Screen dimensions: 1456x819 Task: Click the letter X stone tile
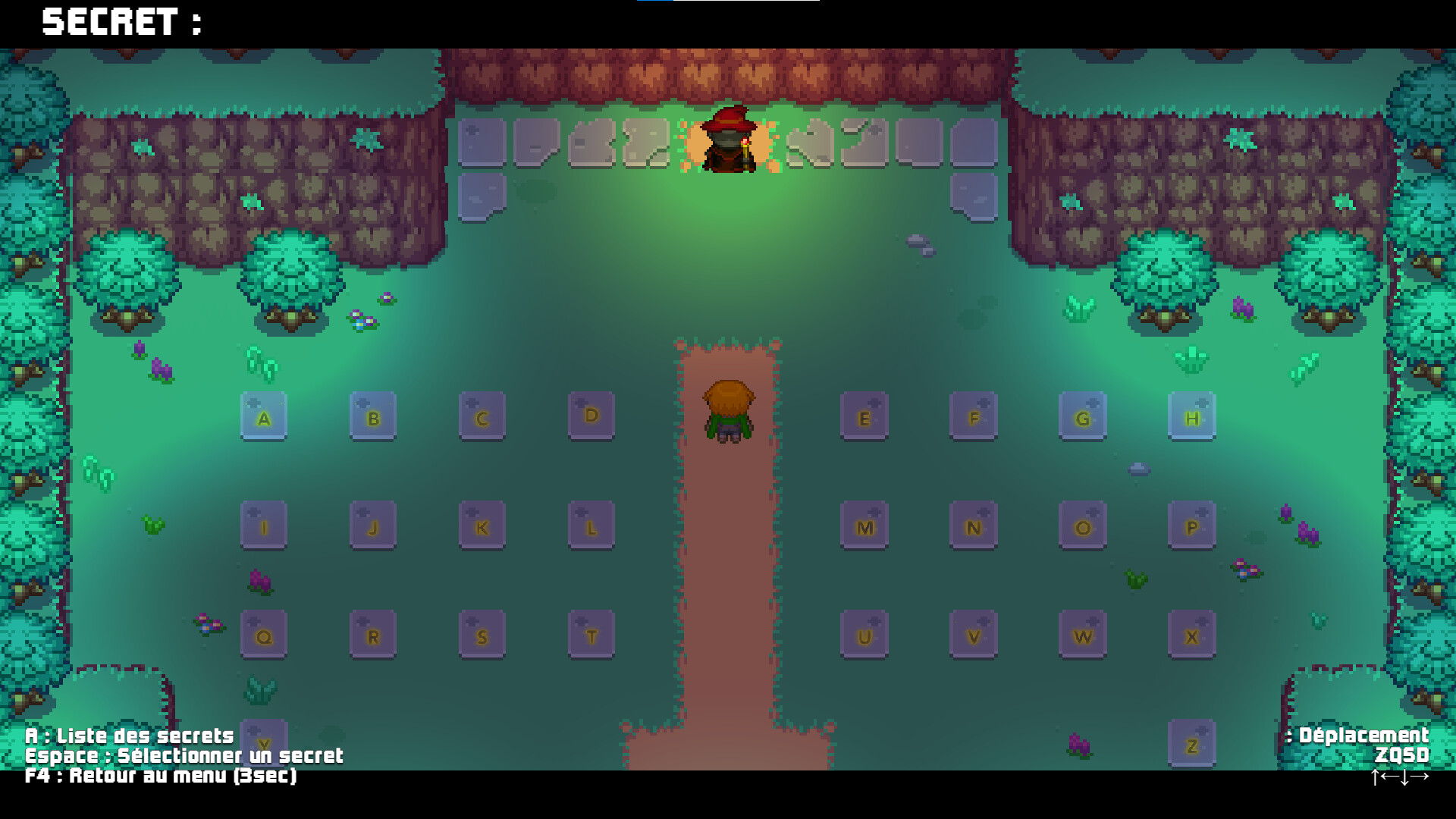pos(1192,635)
